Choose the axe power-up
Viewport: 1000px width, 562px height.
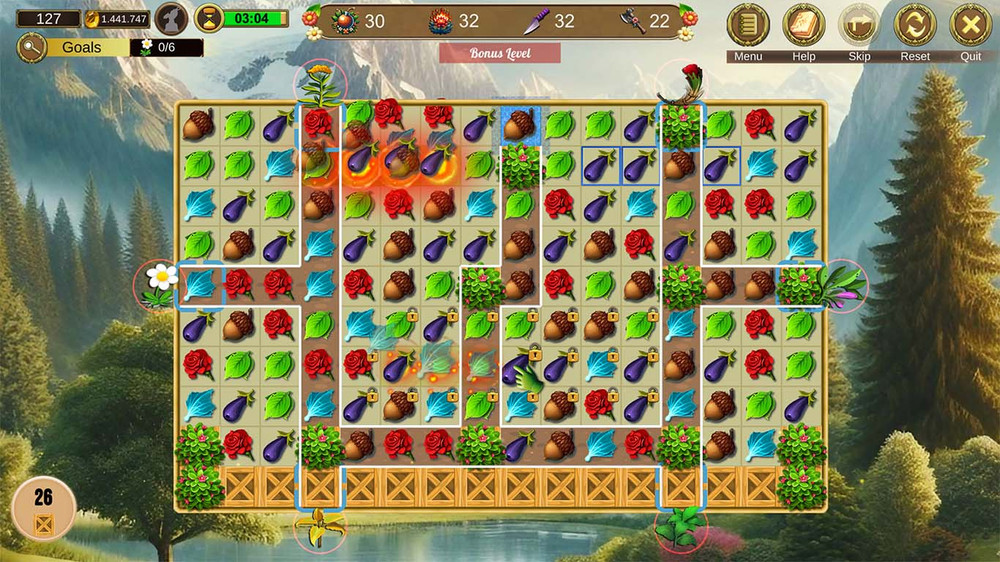(x=632, y=21)
